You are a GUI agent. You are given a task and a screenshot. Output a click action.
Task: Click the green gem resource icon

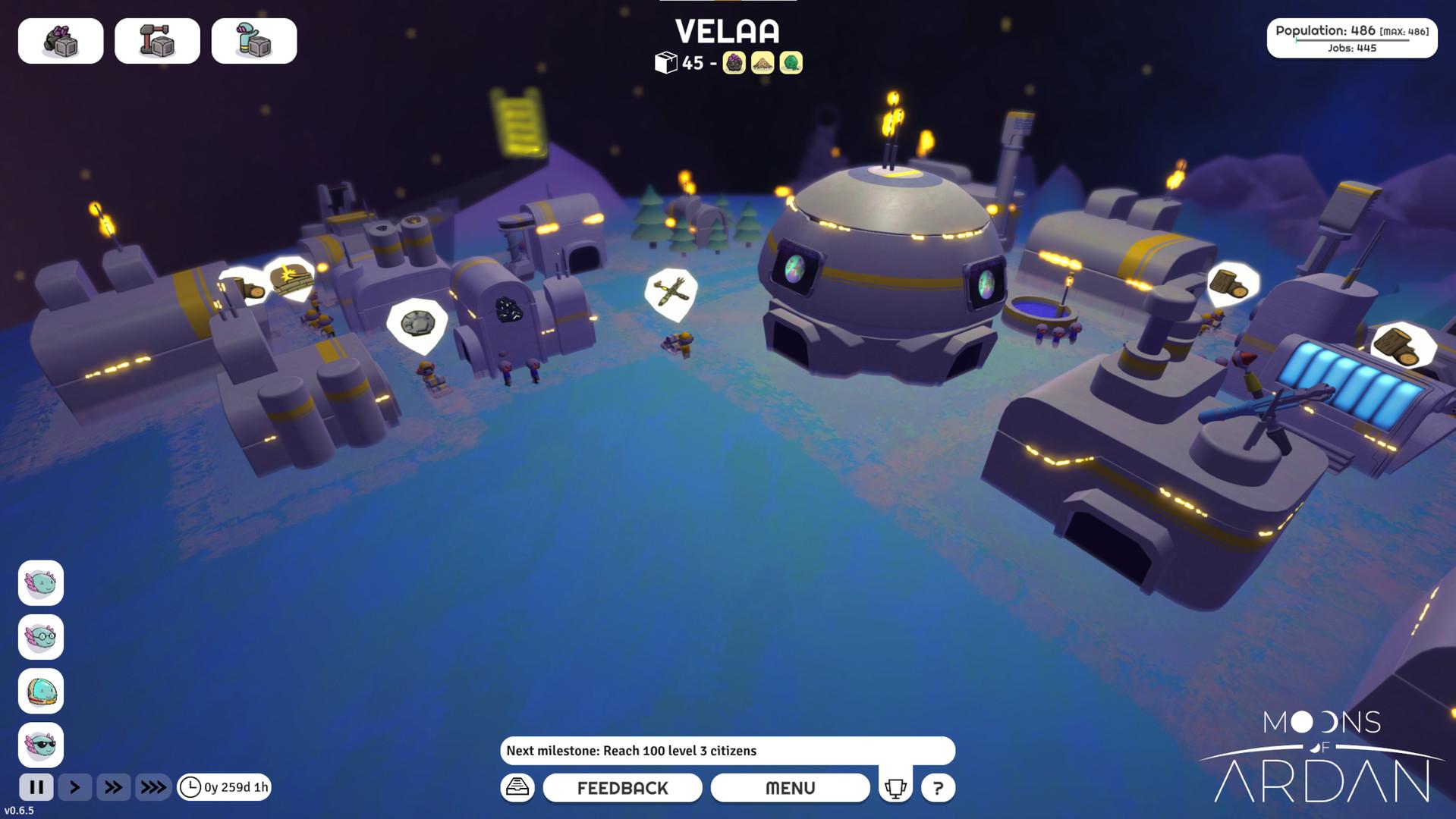[791, 63]
